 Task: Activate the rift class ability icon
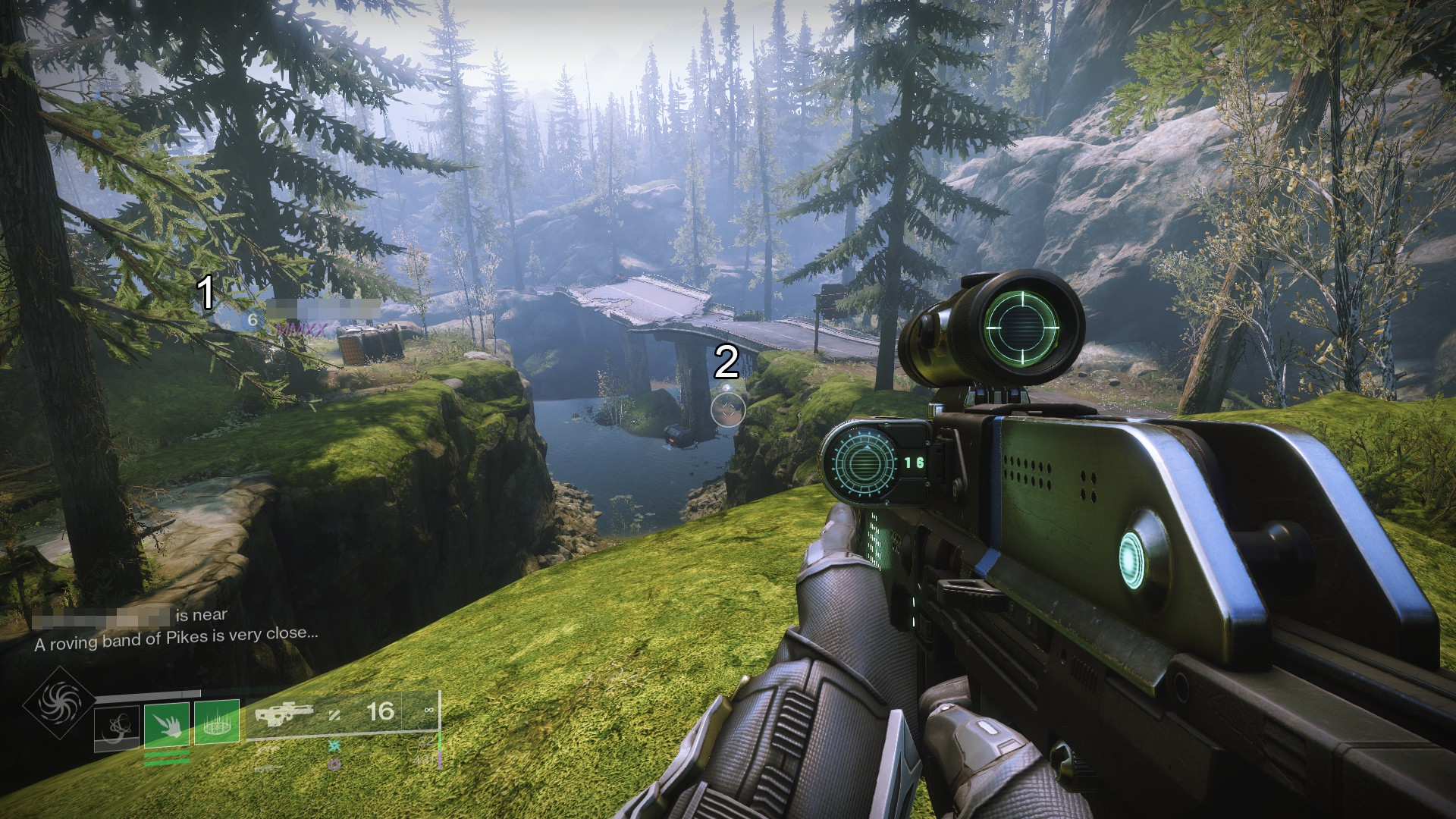(217, 721)
